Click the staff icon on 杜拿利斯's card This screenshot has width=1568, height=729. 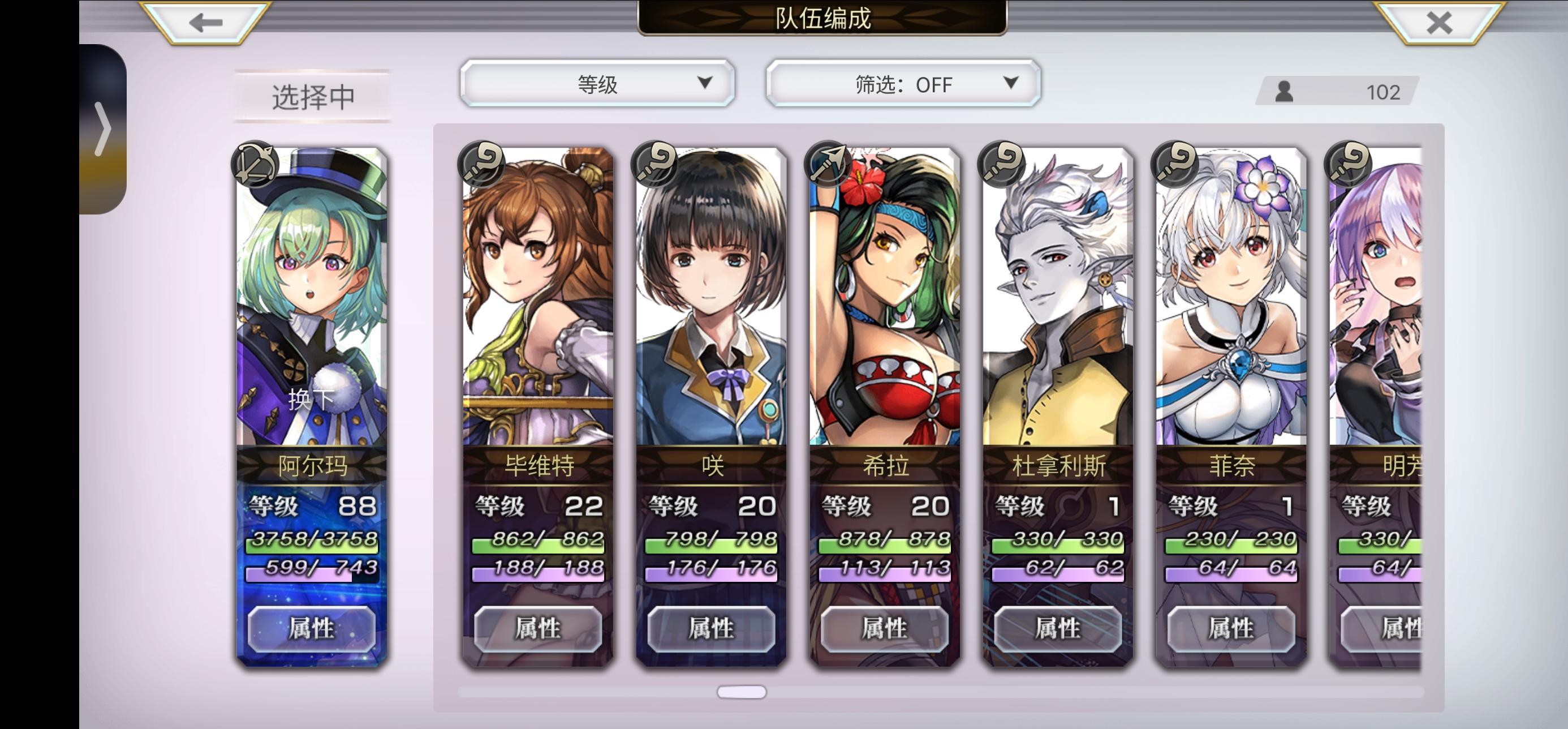tap(1002, 165)
